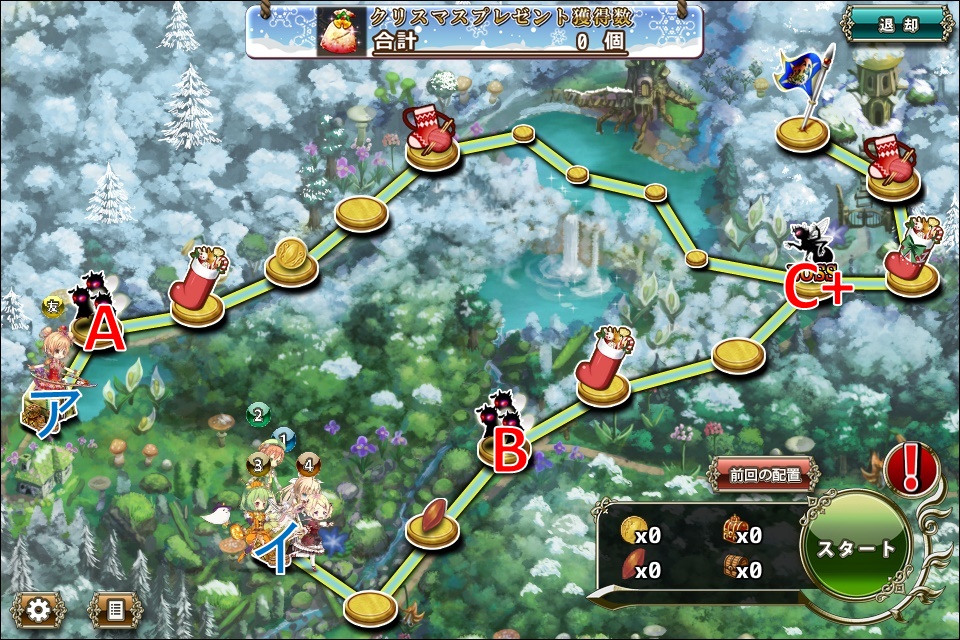Click the 退却 retreat button
This screenshot has width=960, height=640.
click(x=896, y=24)
